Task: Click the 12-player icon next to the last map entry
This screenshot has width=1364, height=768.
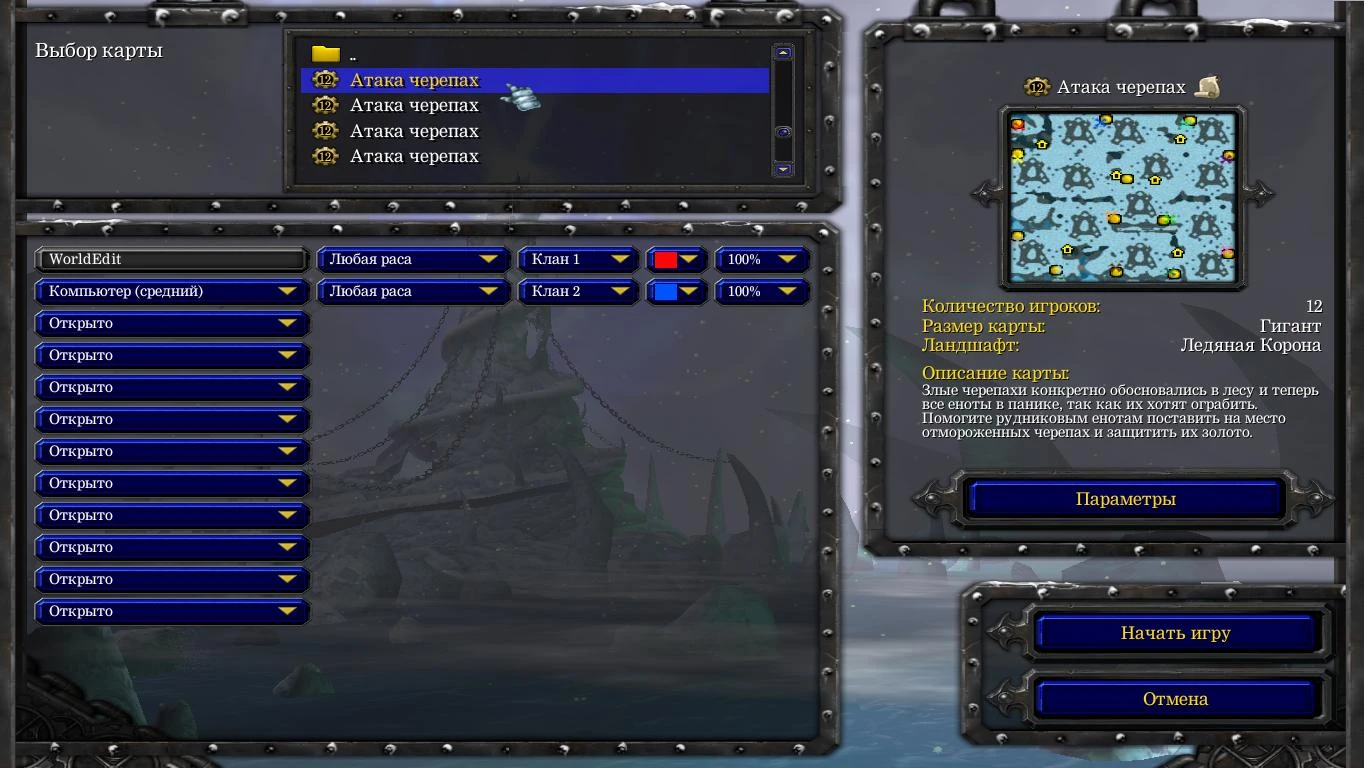Action: tap(325, 156)
